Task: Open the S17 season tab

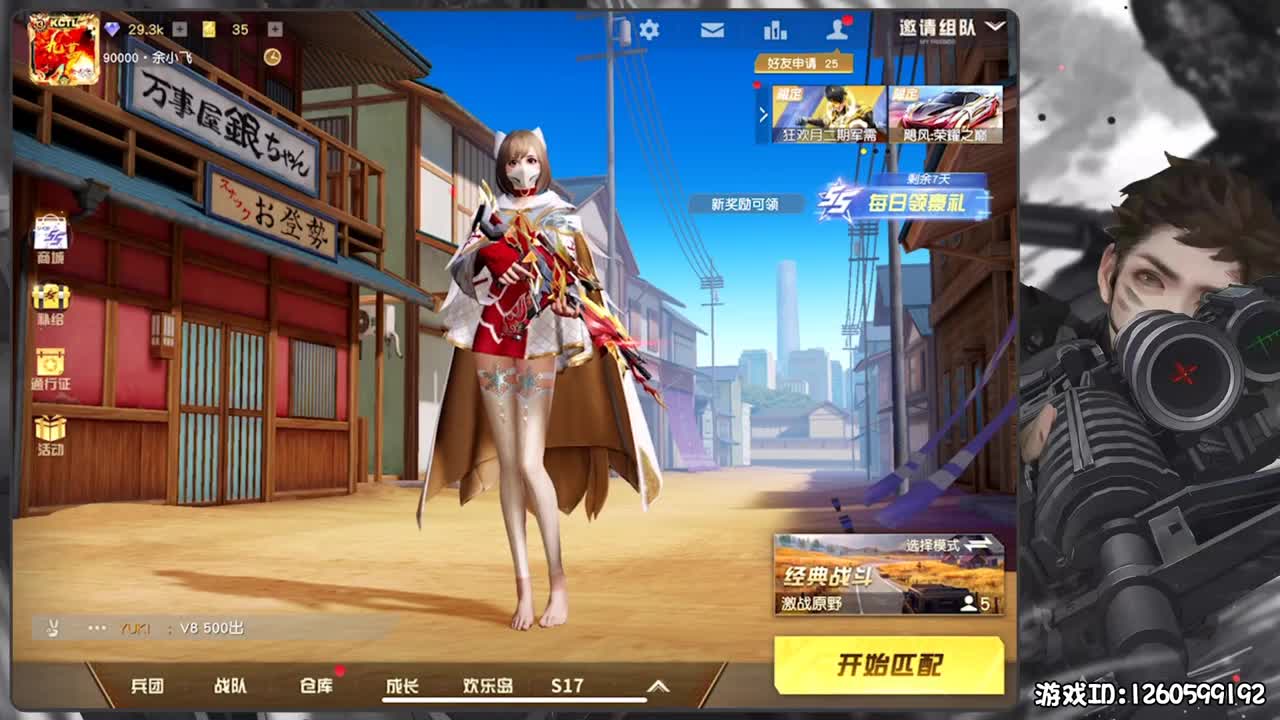Action: pyautogui.click(x=568, y=686)
